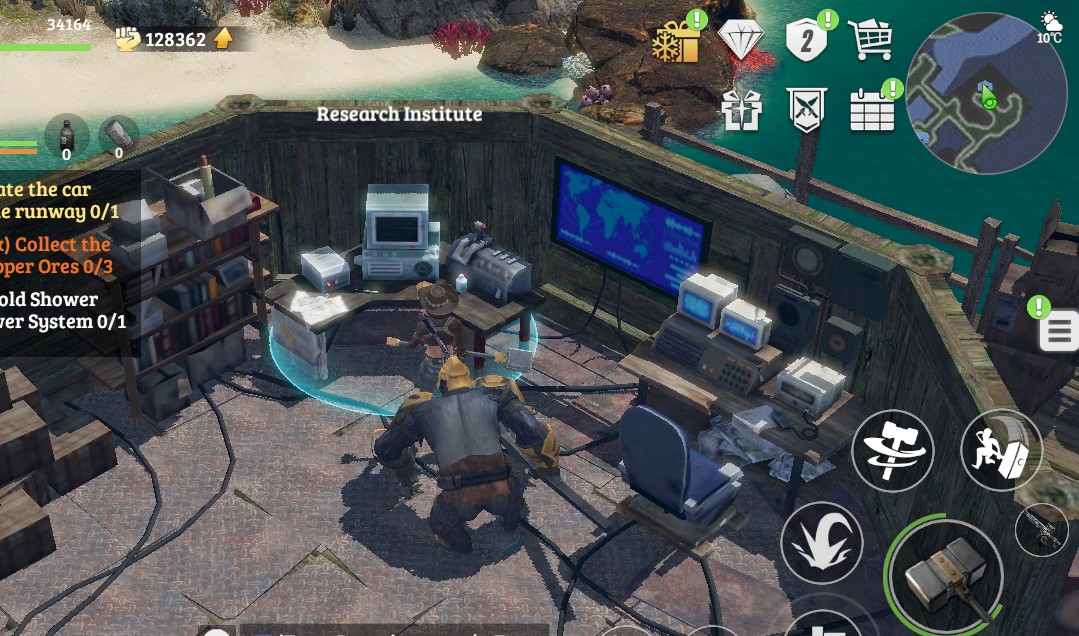Select the Collect Copper Ores quest

(x=62, y=255)
